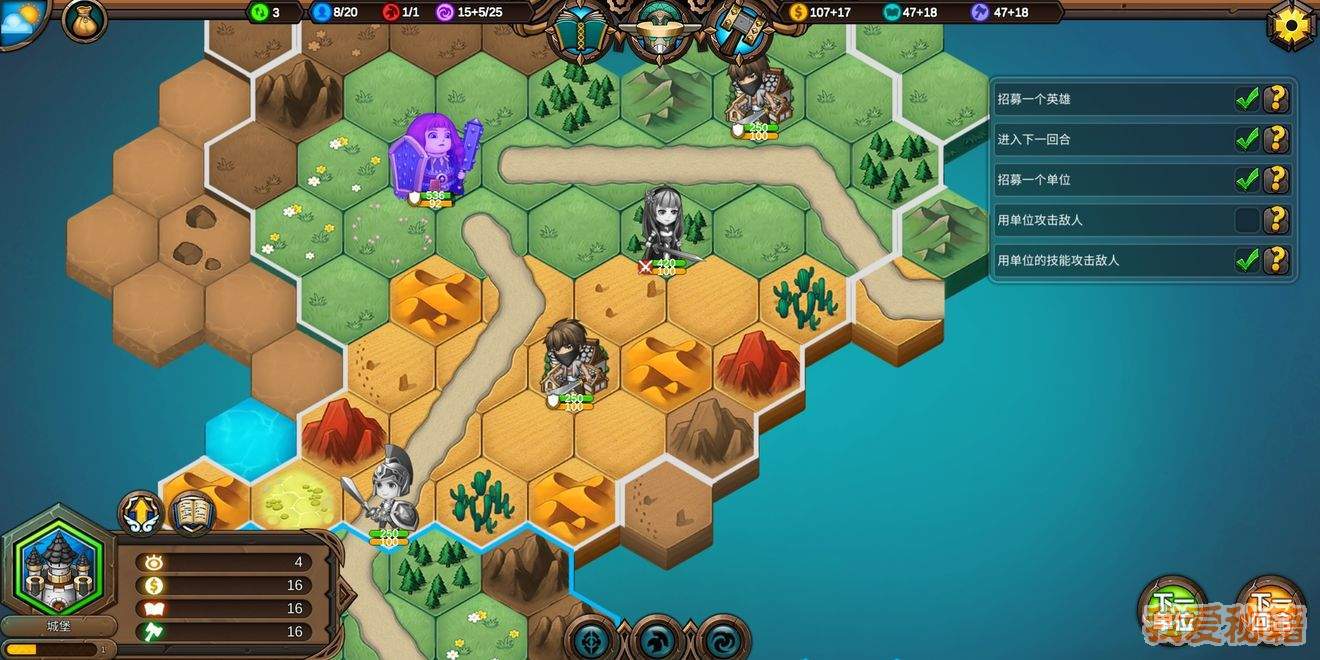Show help for 进入下一回合 quest
Viewport: 1320px width, 660px height.
pyautogui.click(x=1276, y=139)
